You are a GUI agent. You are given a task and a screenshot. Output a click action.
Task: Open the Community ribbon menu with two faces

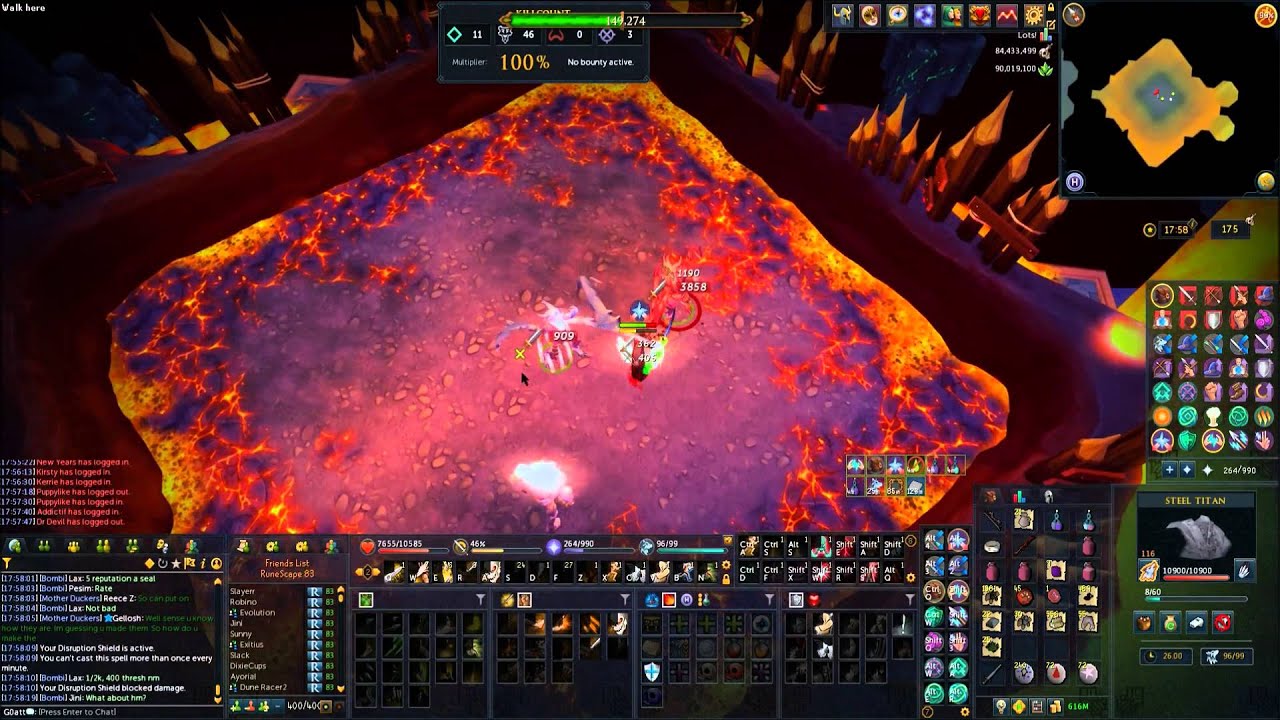(950, 15)
